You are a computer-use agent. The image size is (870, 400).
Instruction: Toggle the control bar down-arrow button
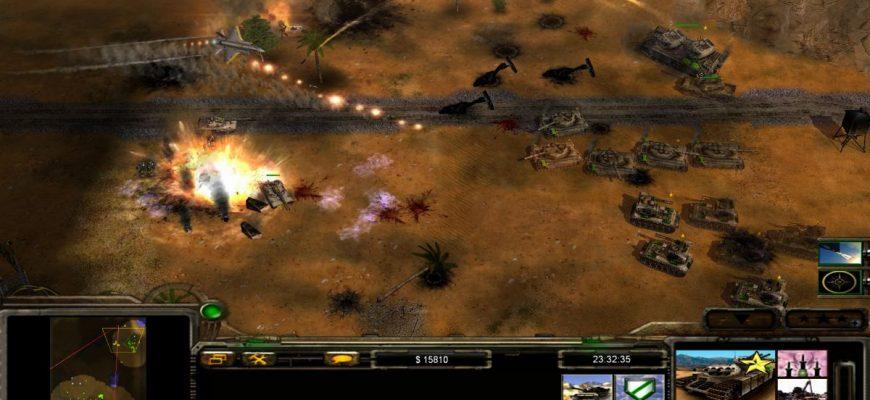click(741, 320)
